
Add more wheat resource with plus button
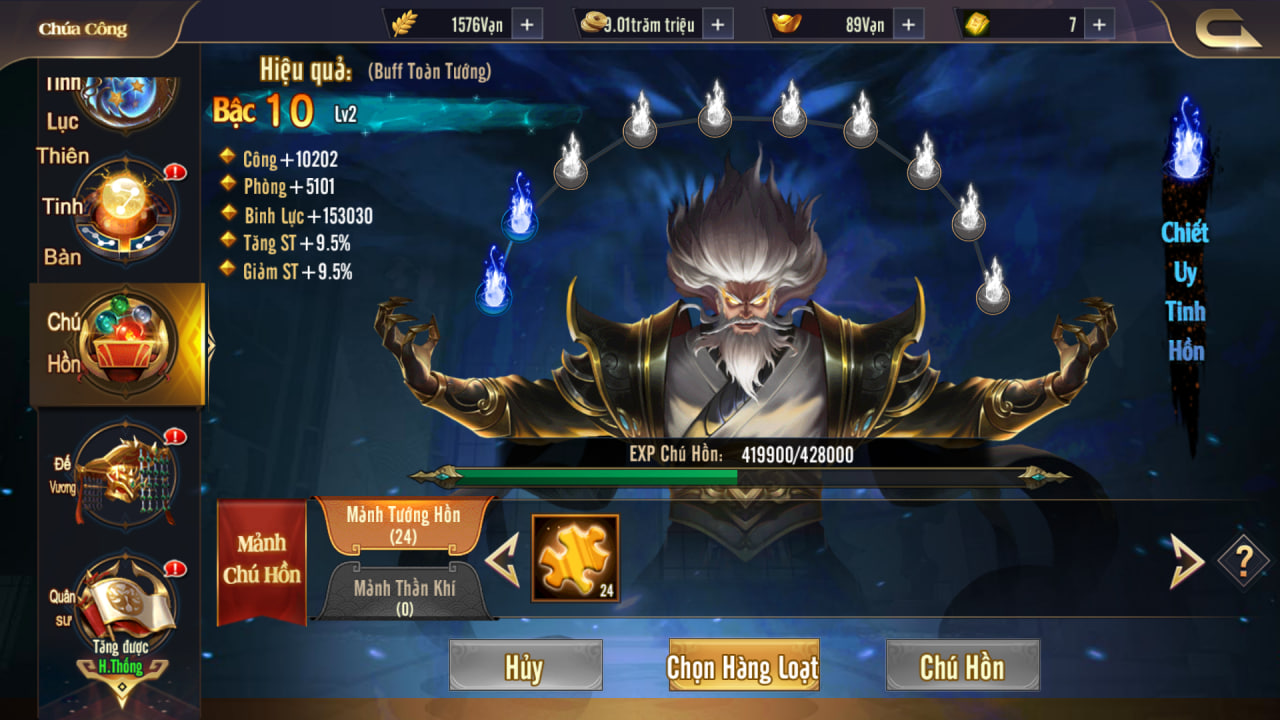pos(528,25)
